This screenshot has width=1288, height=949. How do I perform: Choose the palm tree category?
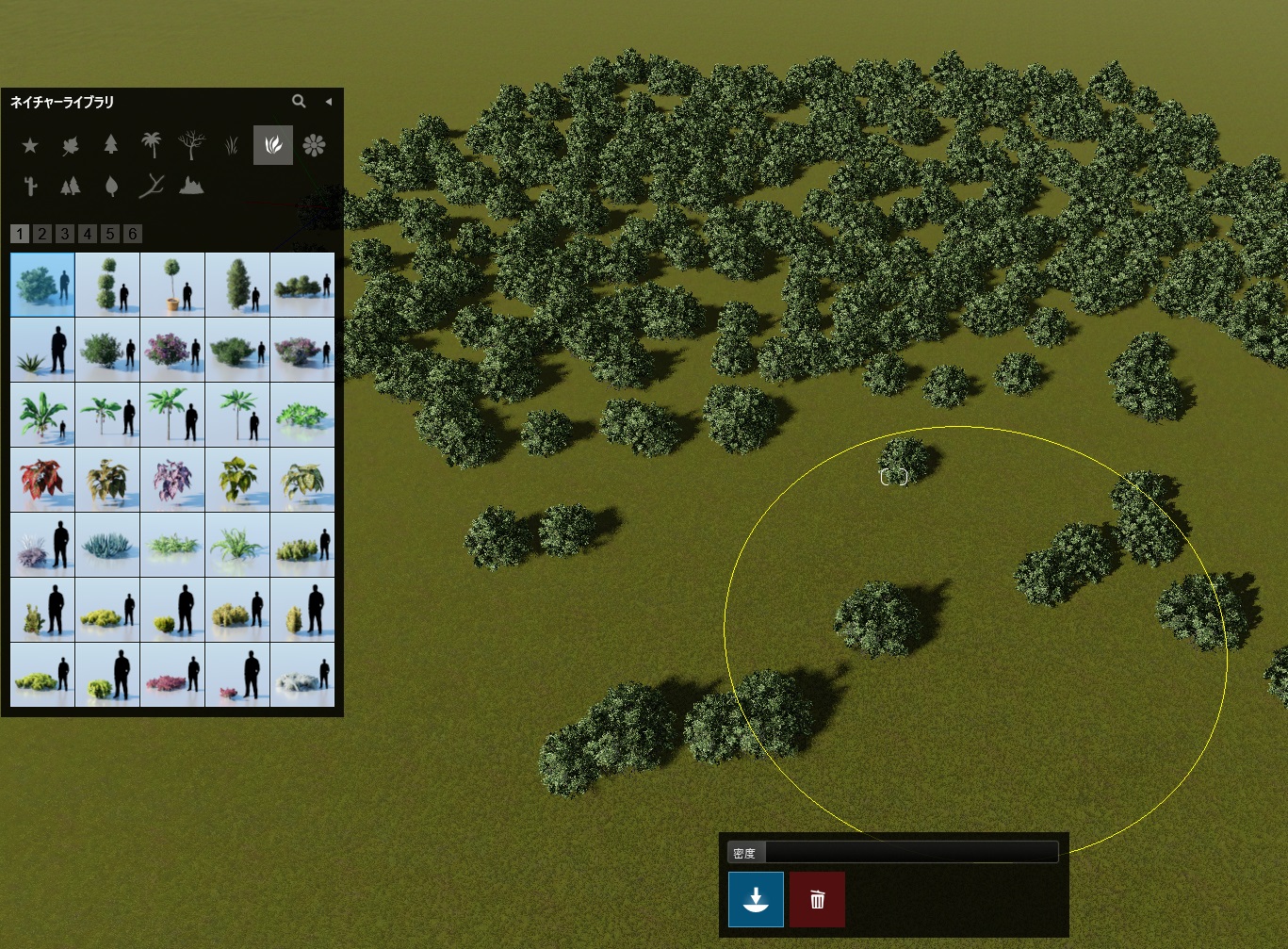coord(151,144)
